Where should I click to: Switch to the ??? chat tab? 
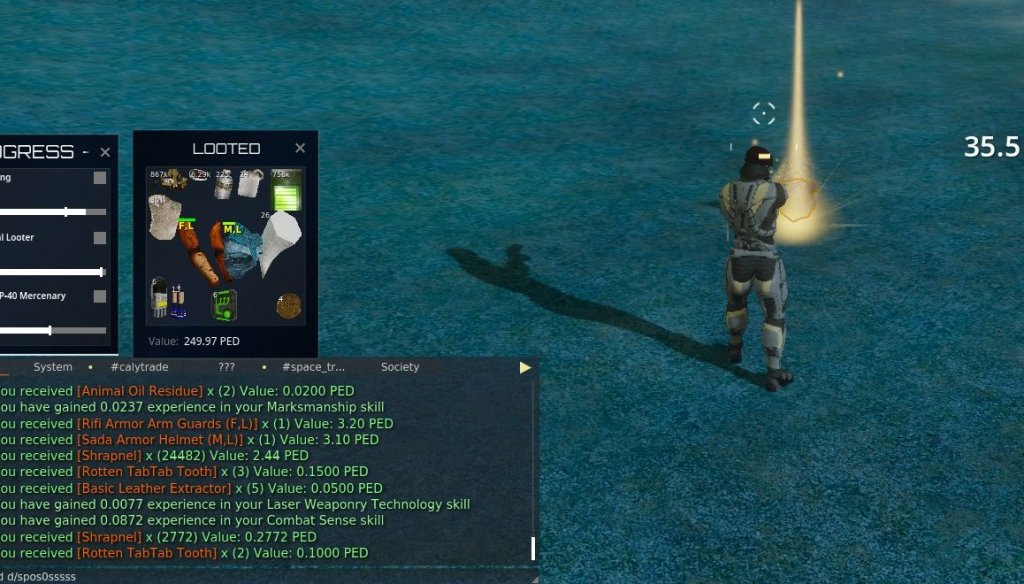point(226,367)
